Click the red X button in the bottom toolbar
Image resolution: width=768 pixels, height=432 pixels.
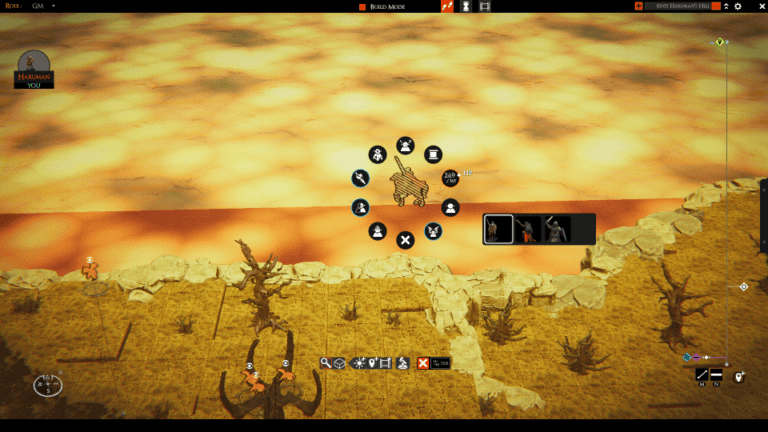pyautogui.click(x=423, y=363)
